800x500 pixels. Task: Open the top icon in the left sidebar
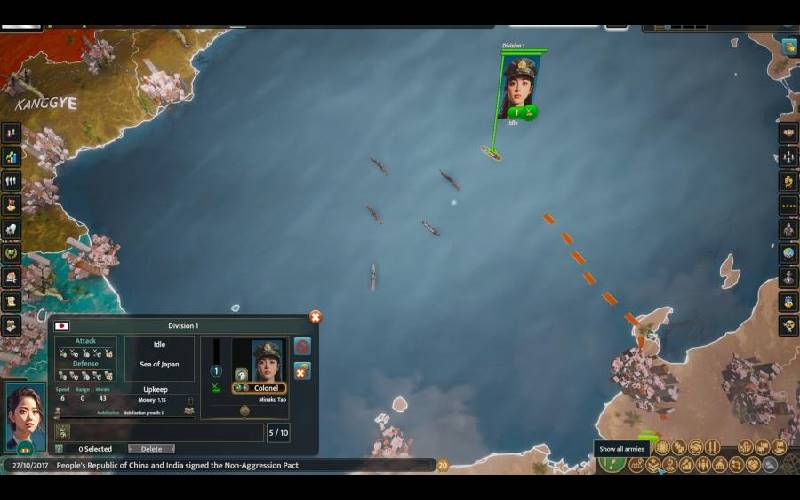click(11, 133)
